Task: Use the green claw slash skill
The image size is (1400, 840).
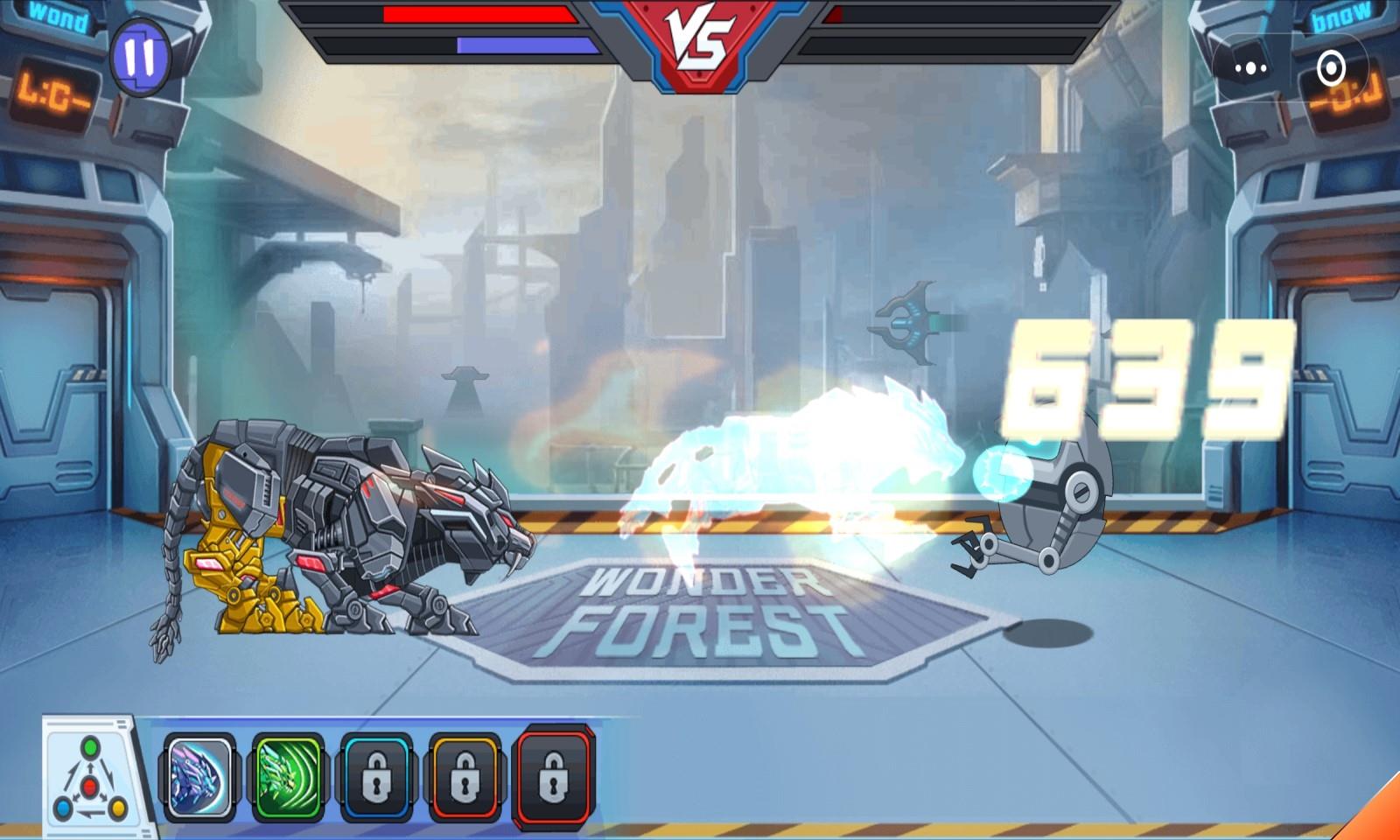Action: point(288,777)
